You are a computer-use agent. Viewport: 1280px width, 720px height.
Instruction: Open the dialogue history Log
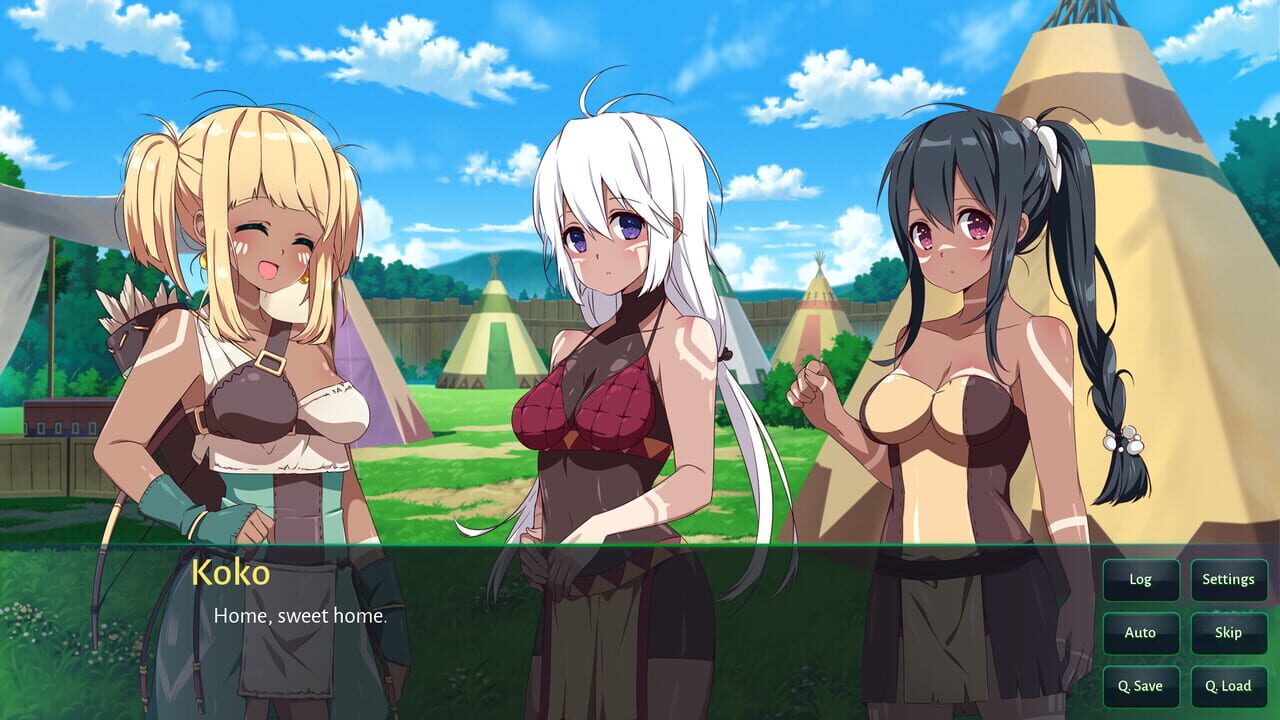1140,579
